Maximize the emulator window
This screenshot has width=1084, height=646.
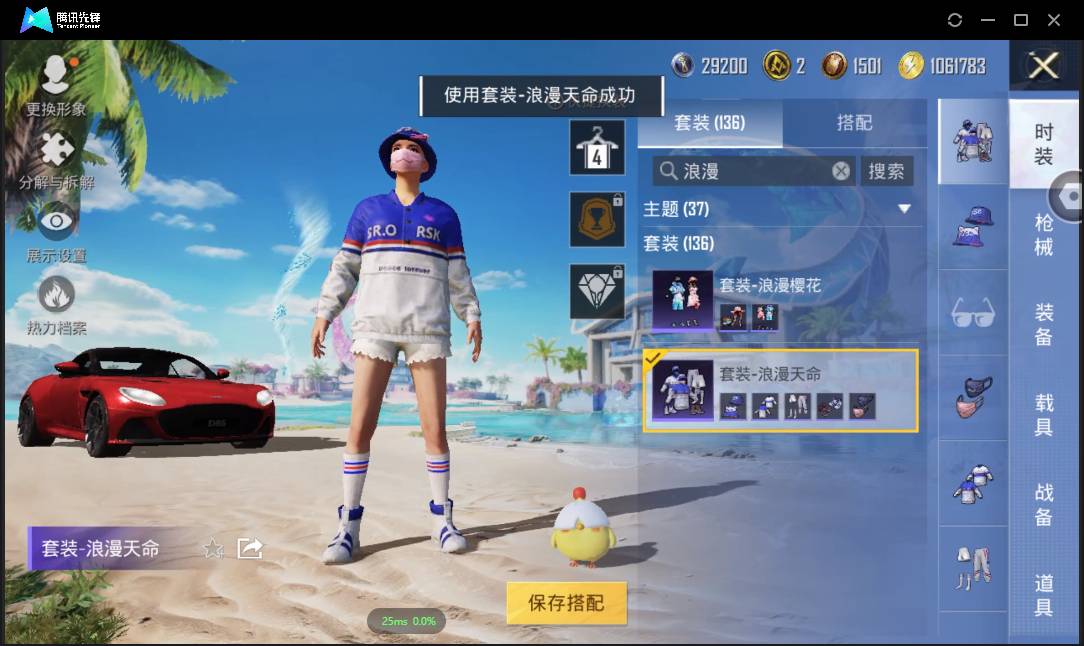pos(1021,20)
